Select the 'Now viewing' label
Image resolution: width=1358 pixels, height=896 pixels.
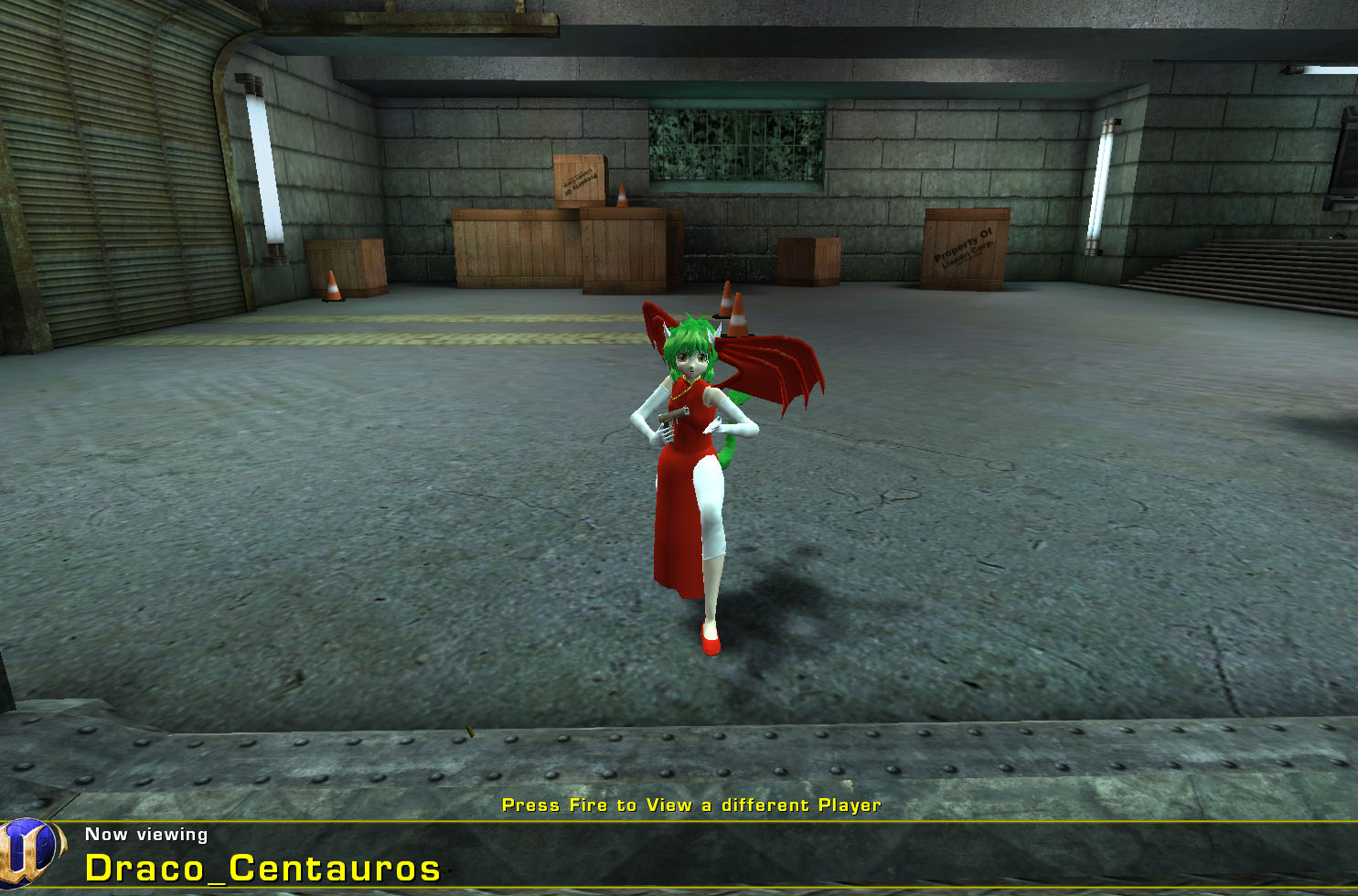coord(146,835)
